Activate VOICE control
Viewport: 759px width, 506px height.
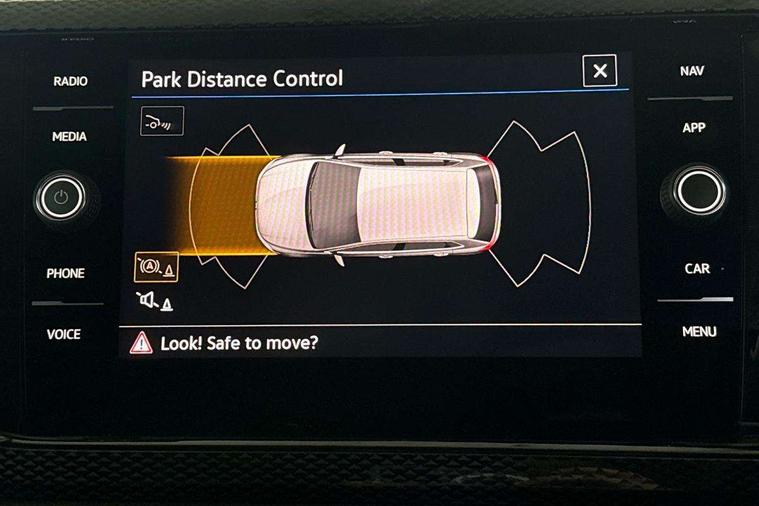point(64,334)
